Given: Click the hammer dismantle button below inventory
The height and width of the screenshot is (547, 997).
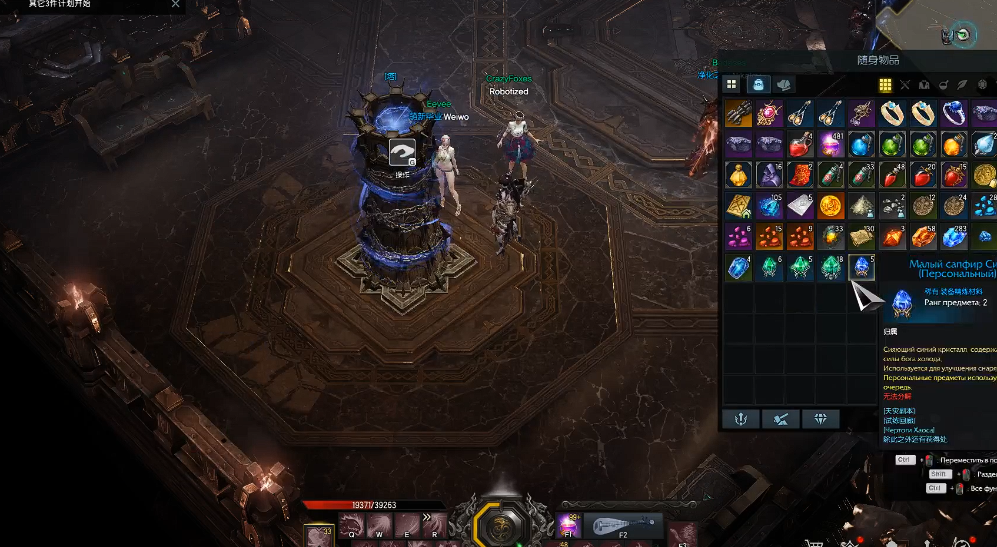Looking at the screenshot, I should point(780,418).
